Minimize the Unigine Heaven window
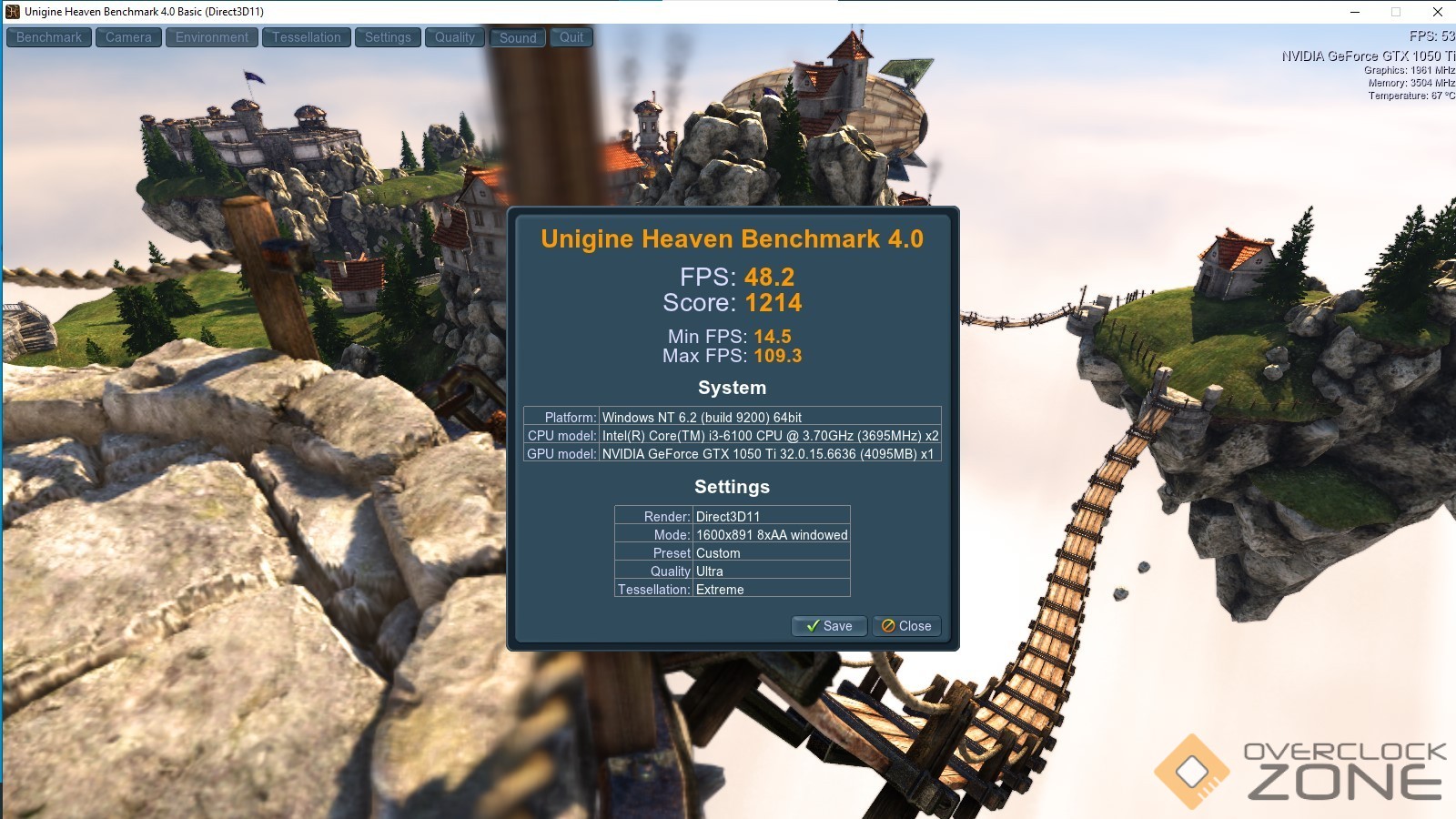1456x819 pixels. 1355,12
